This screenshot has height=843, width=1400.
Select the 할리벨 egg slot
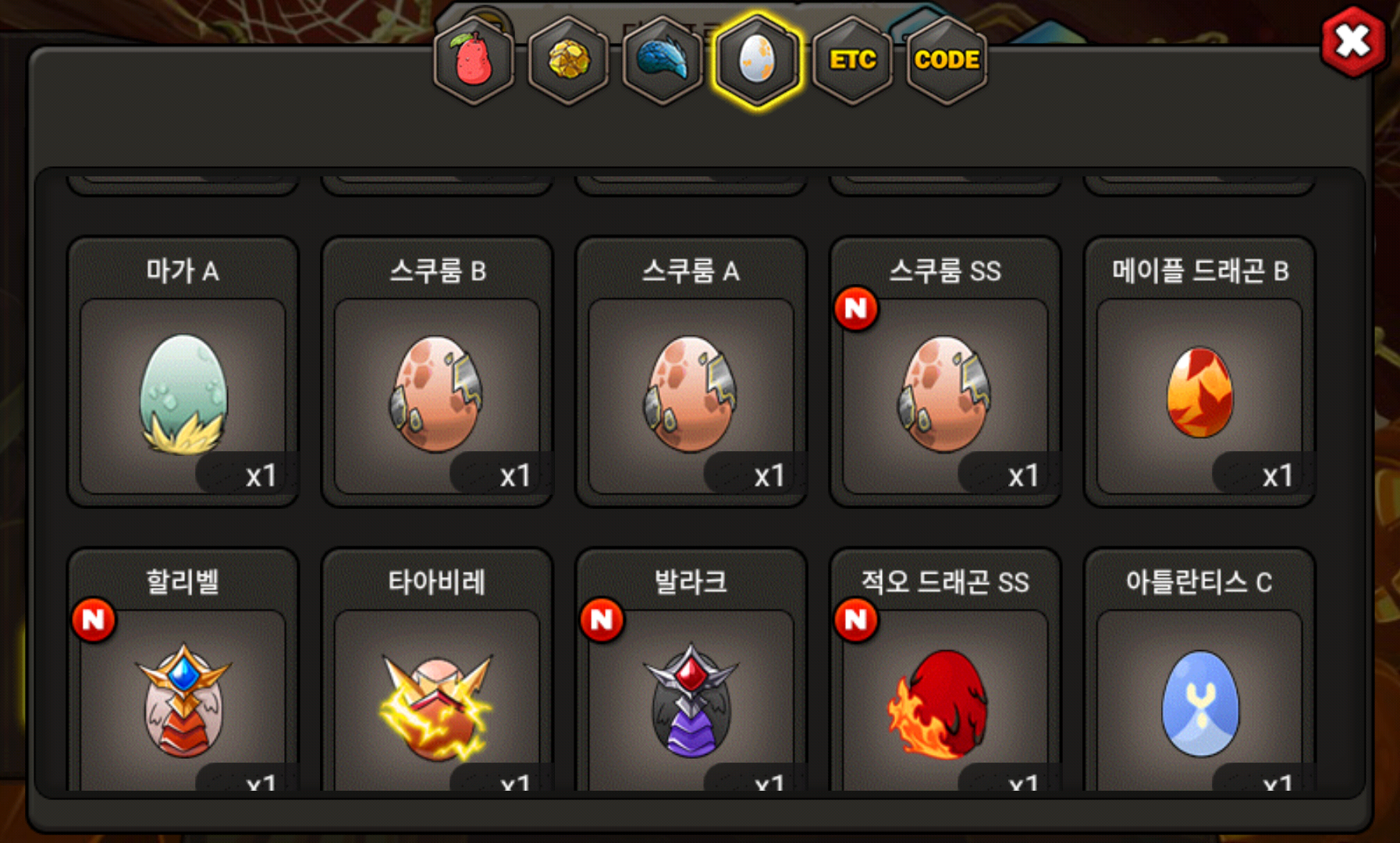[x=183, y=699]
